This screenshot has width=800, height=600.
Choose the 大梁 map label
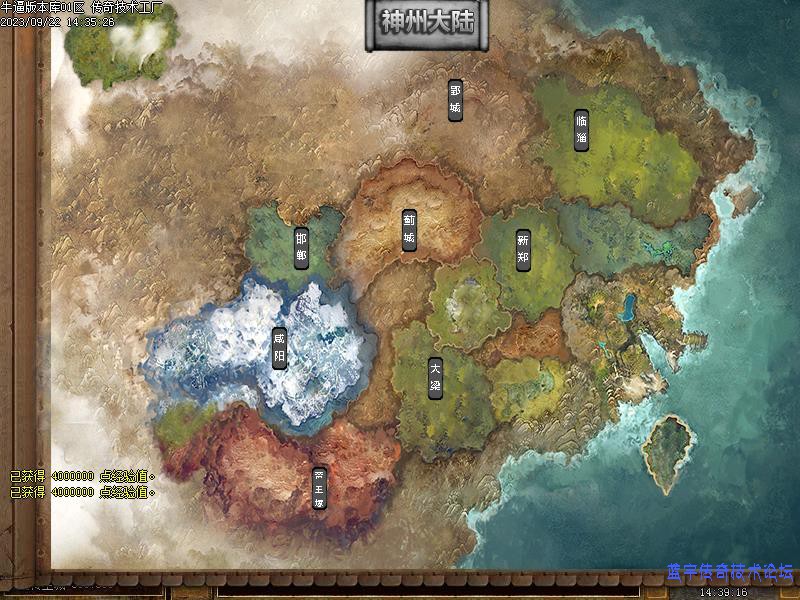[x=435, y=378]
